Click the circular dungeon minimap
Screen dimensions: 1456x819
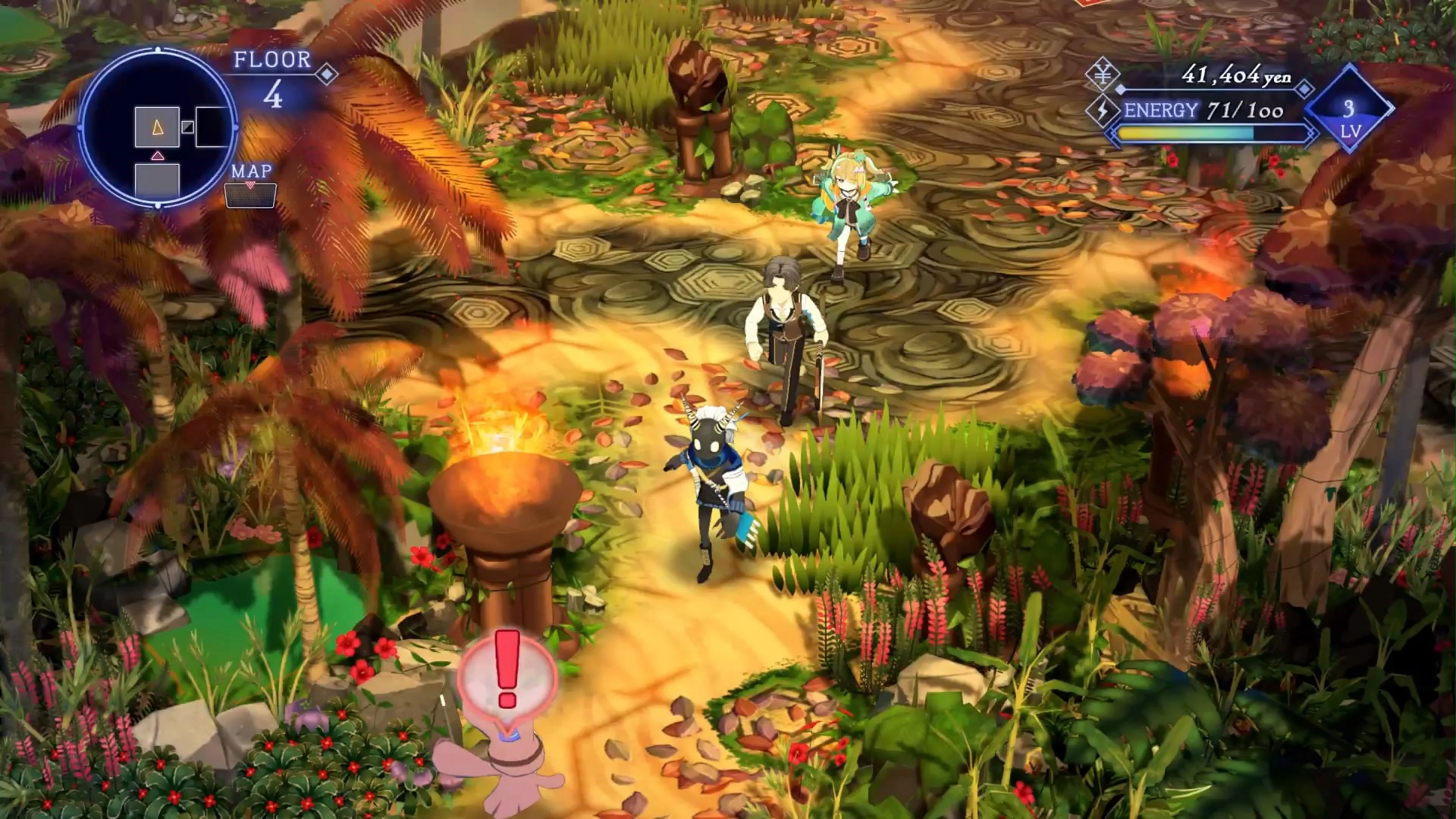click(158, 128)
